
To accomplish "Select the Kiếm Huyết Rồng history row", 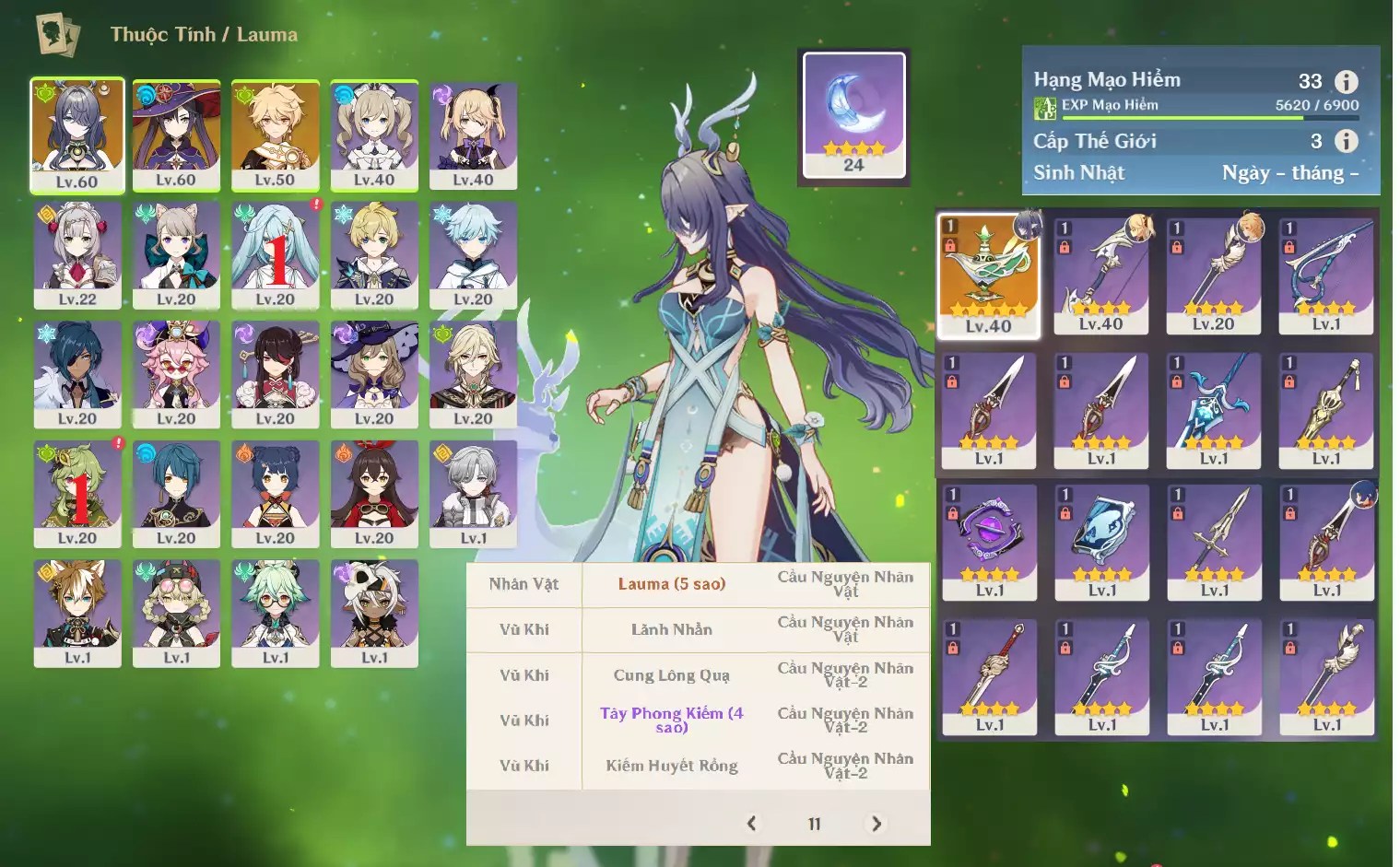I will point(671,766).
